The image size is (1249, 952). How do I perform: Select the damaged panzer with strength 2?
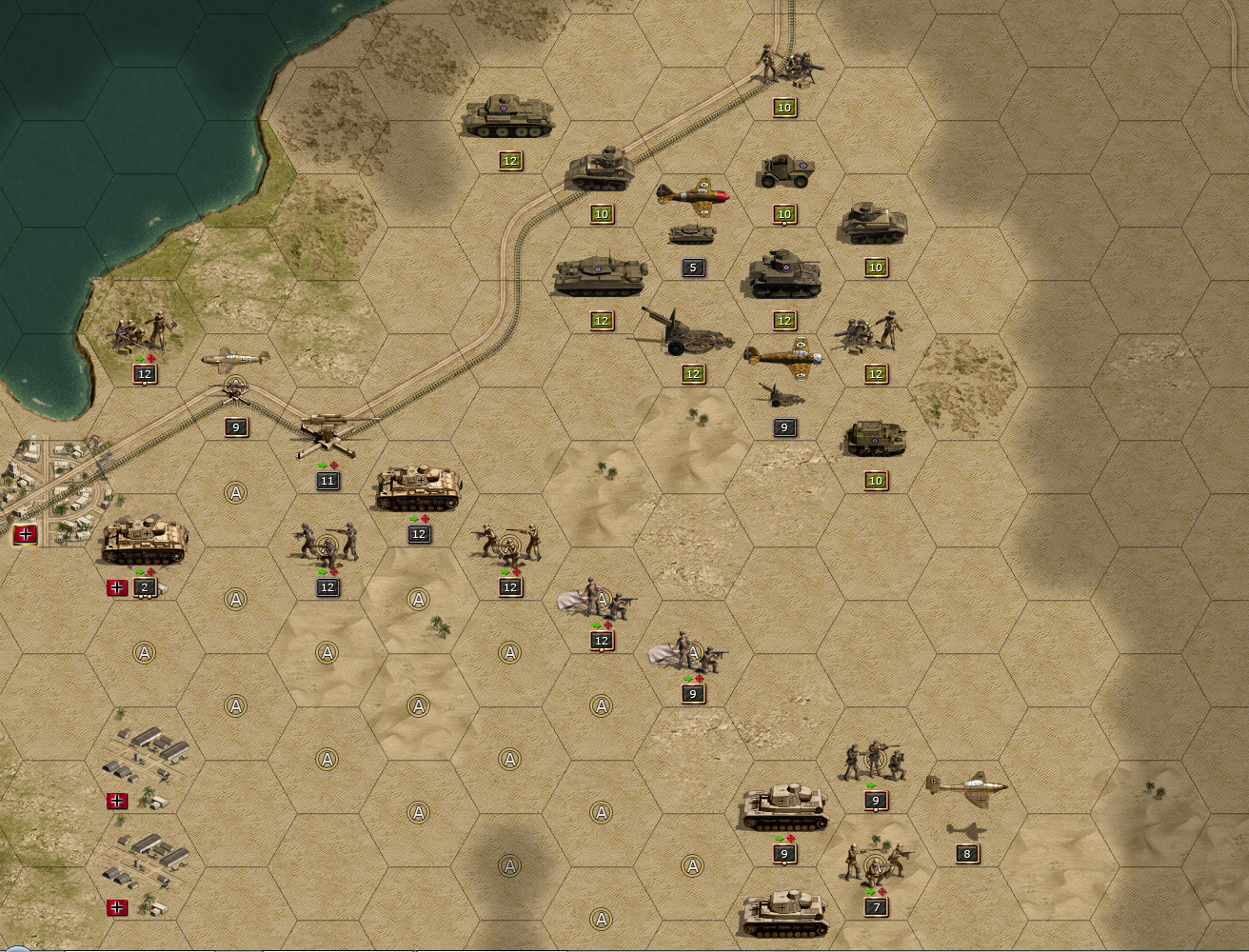[144, 541]
